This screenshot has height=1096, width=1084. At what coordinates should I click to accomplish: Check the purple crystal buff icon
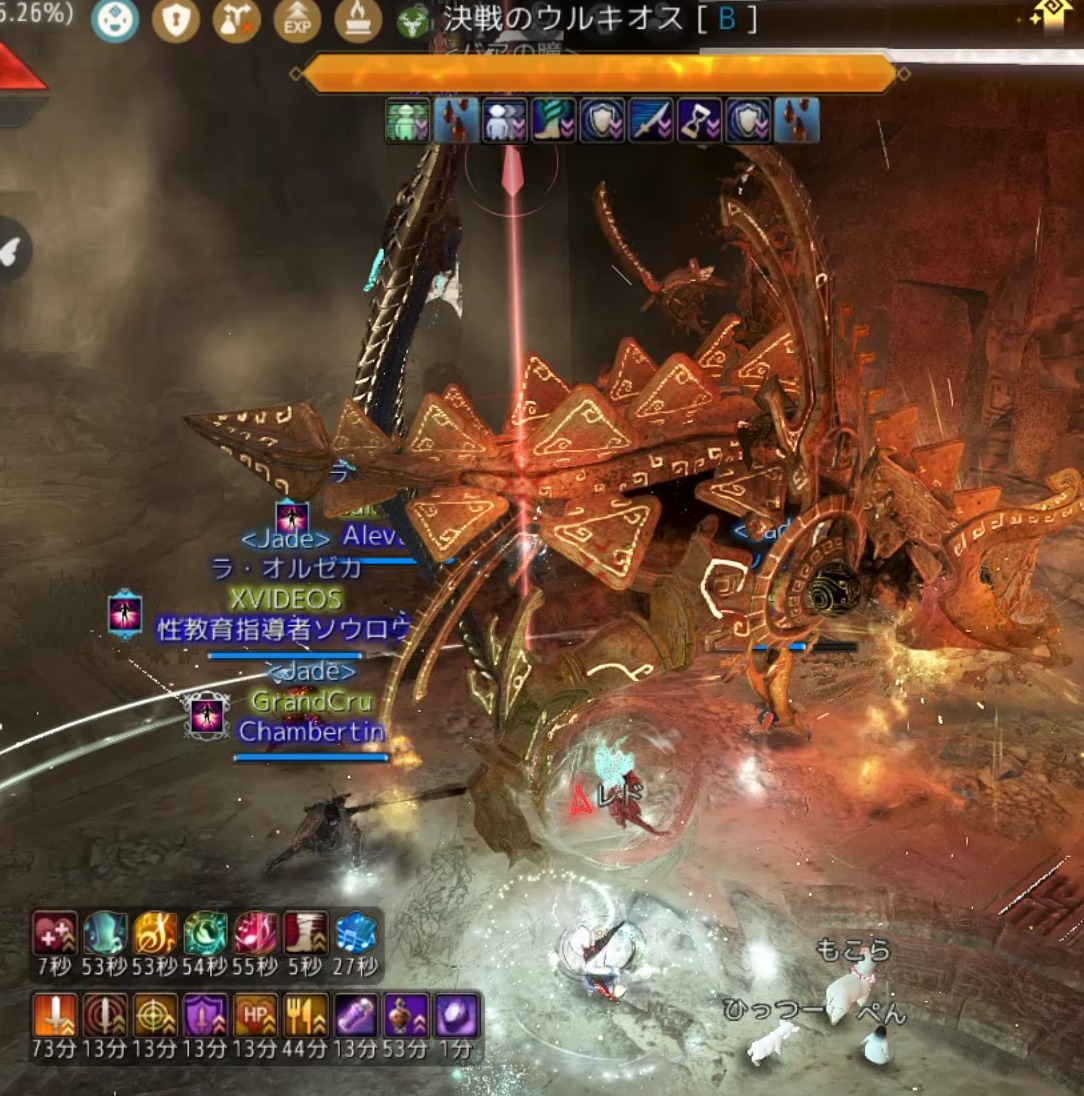point(457,1015)
